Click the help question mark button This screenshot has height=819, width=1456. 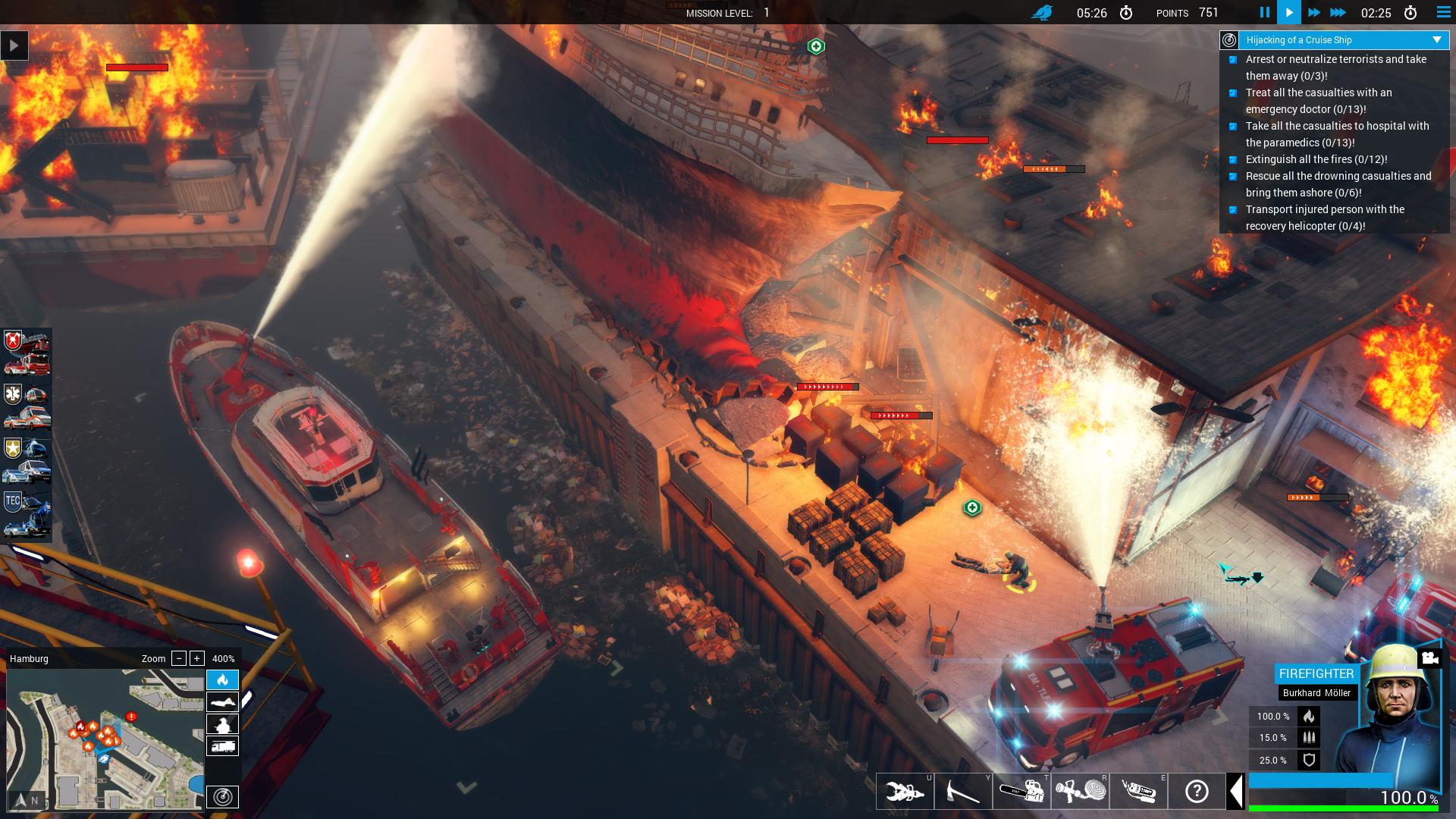coord(1197,791)
